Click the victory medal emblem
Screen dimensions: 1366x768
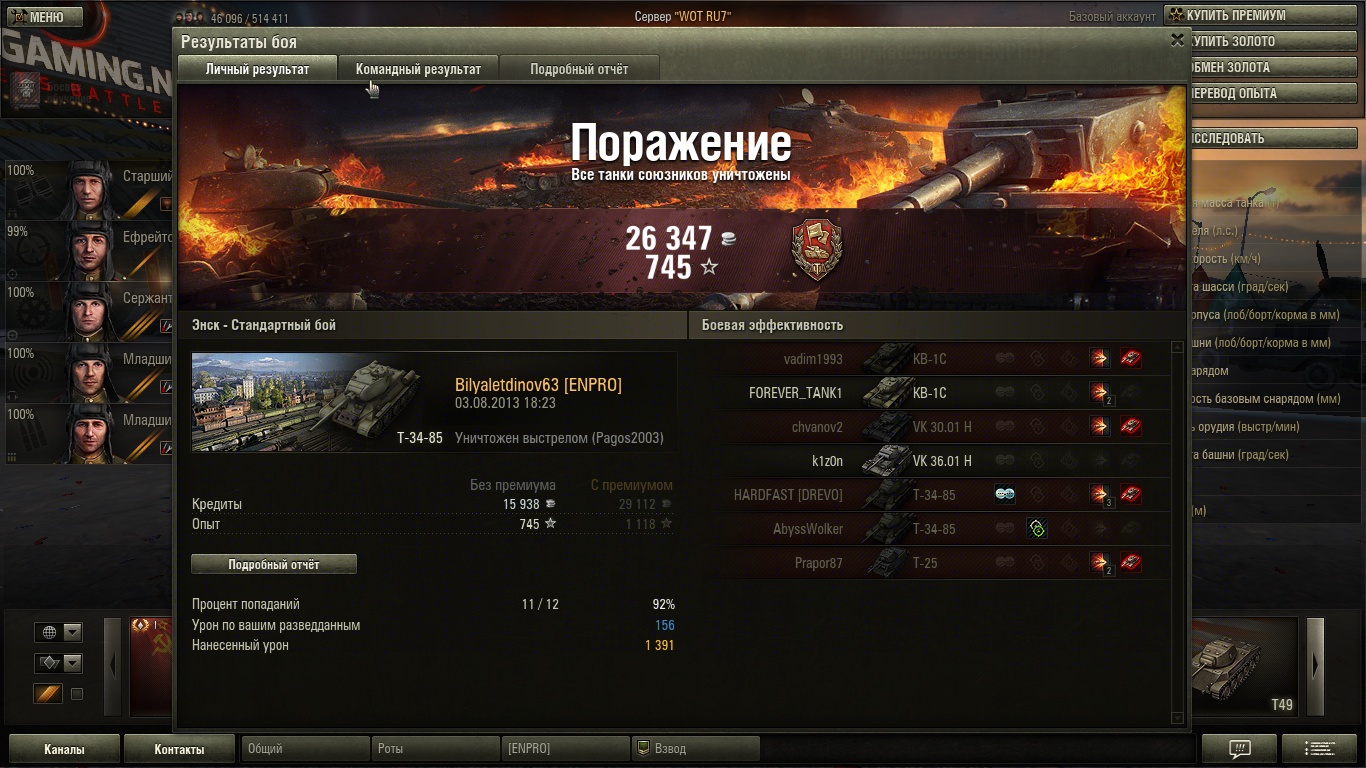[816, 250]
